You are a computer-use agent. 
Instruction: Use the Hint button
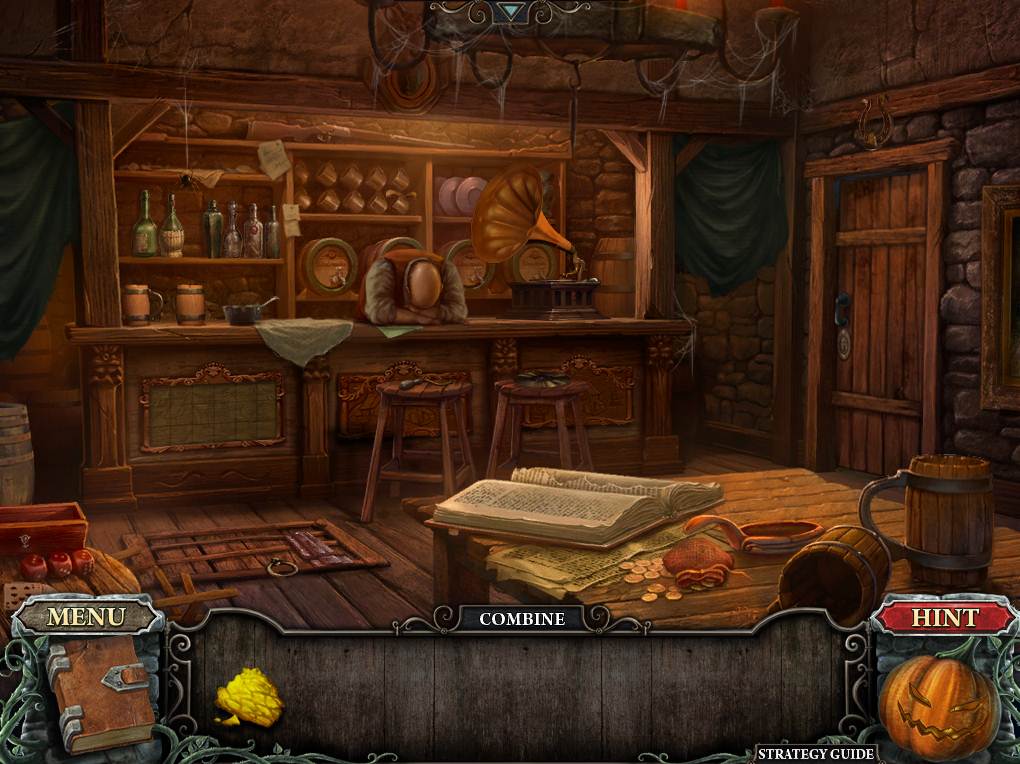coord(944,617)
